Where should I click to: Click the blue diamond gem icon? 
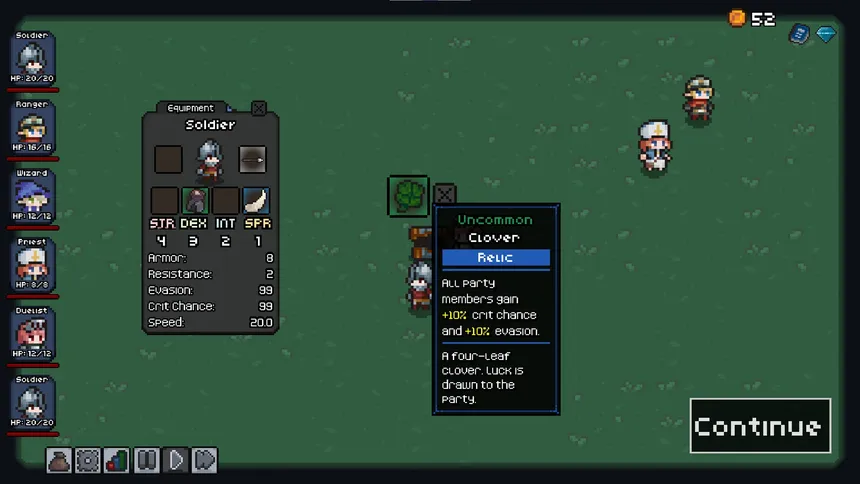(825, 34)
